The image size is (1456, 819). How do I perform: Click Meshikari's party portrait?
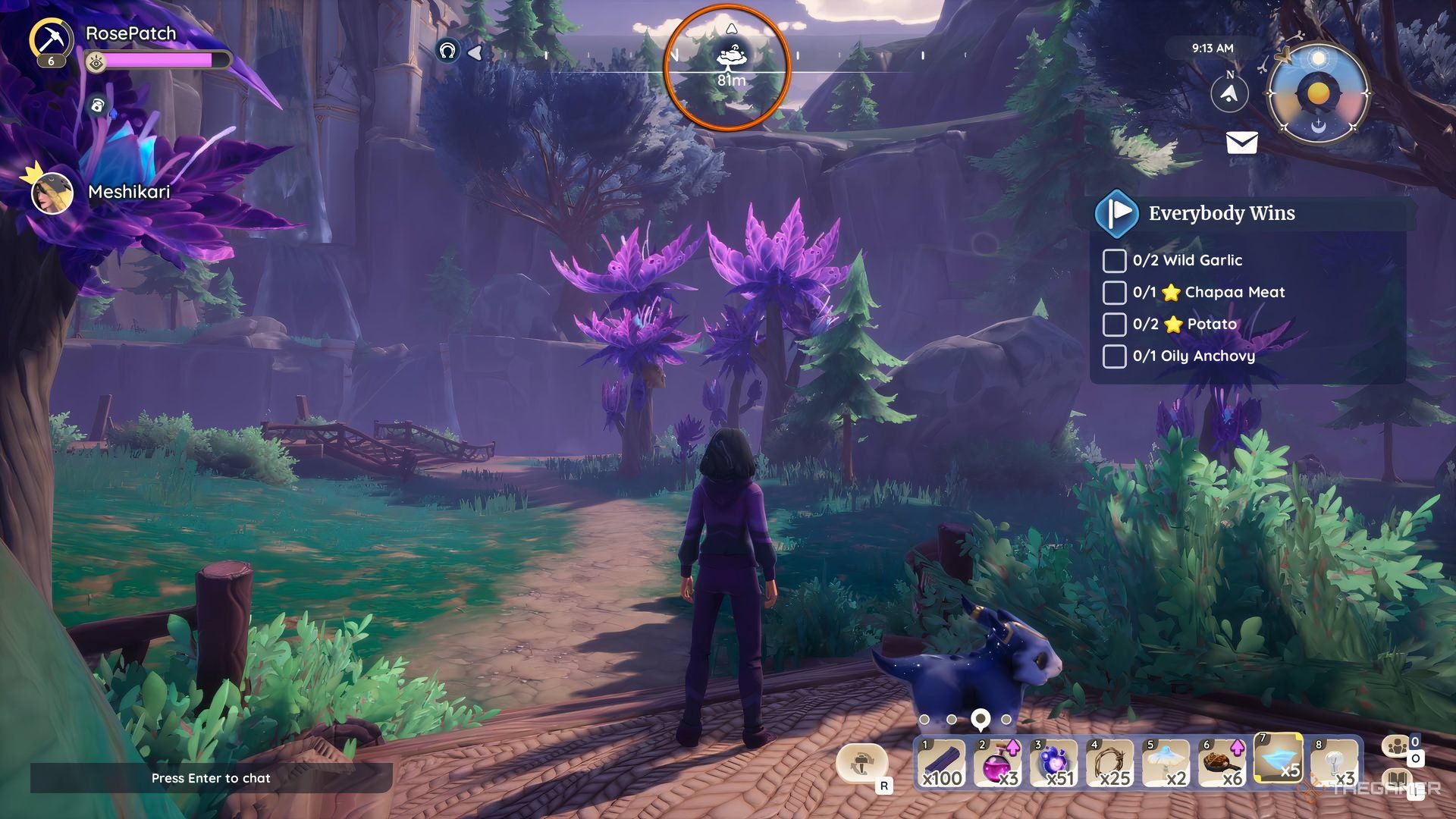click(x=52, y=193)
